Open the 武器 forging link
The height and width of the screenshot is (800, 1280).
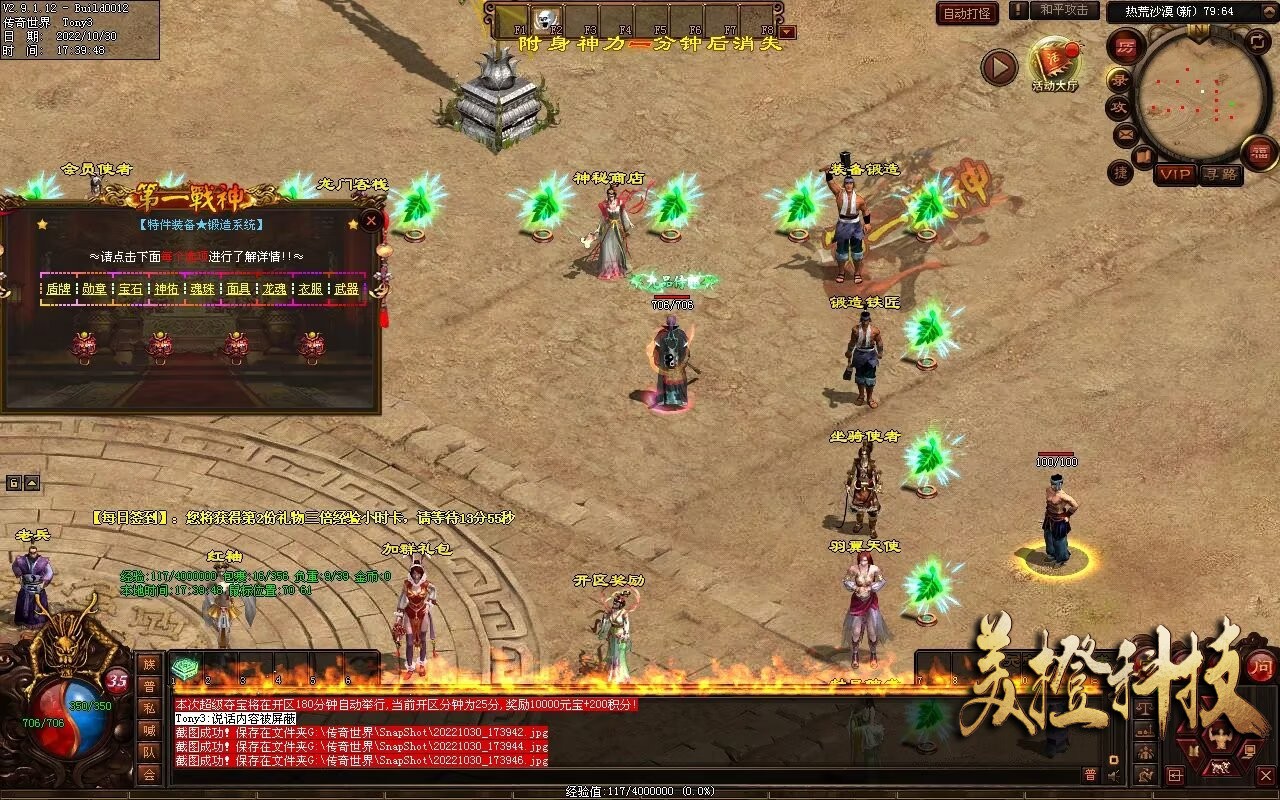[346, 289]
